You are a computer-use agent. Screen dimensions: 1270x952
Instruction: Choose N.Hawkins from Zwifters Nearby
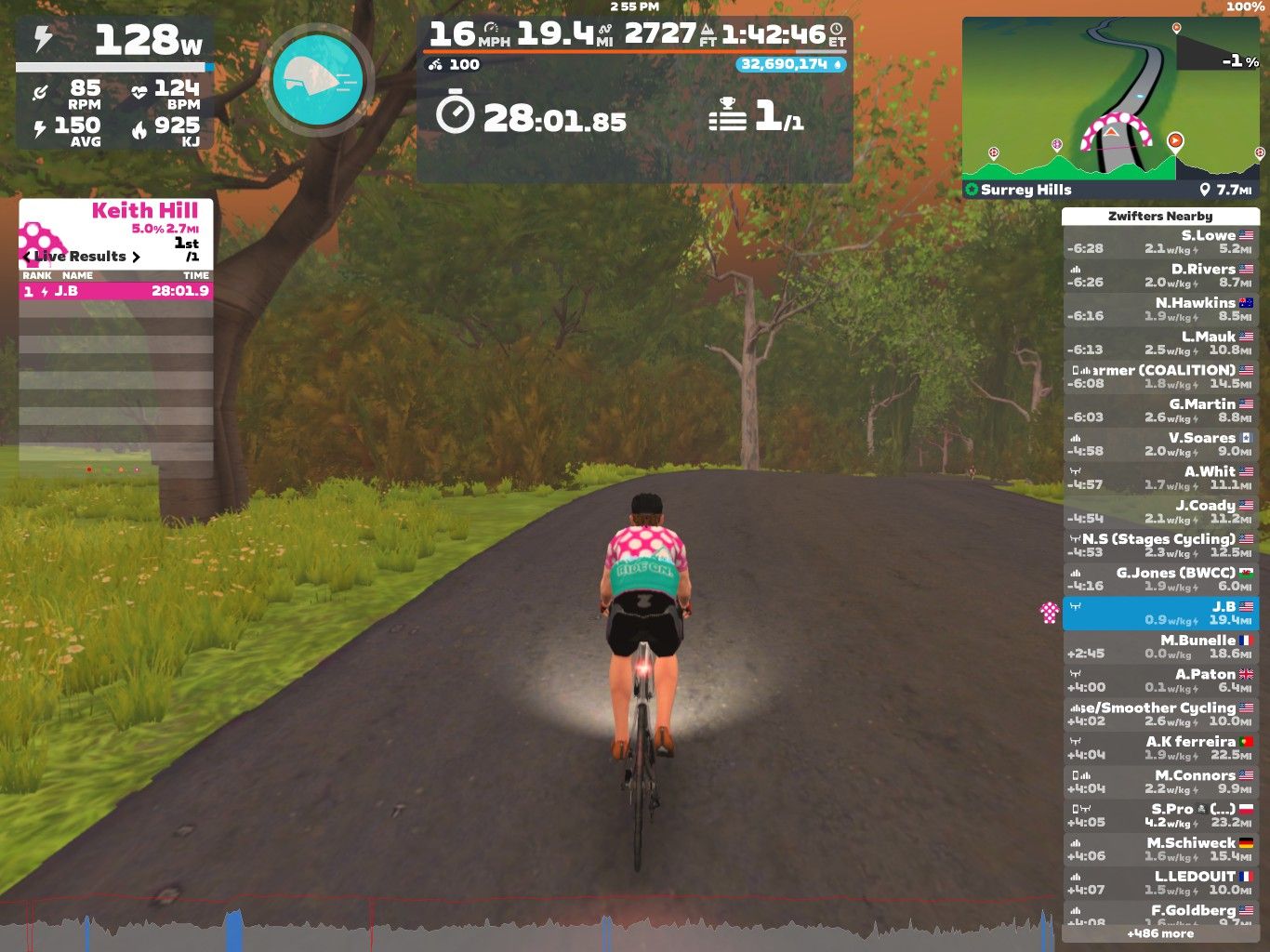coord(1159,310)
